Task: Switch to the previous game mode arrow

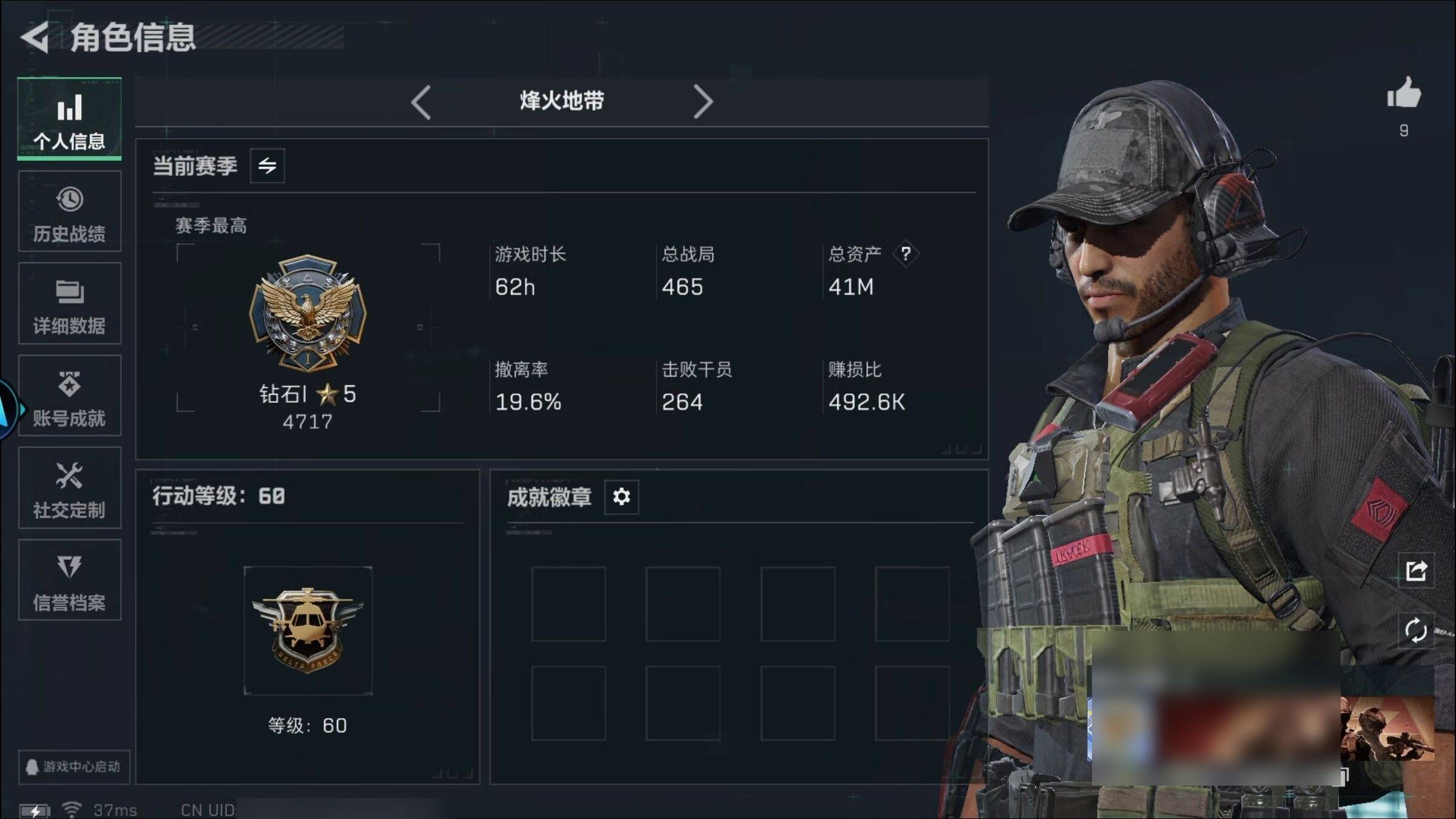Action: point(421,102)
